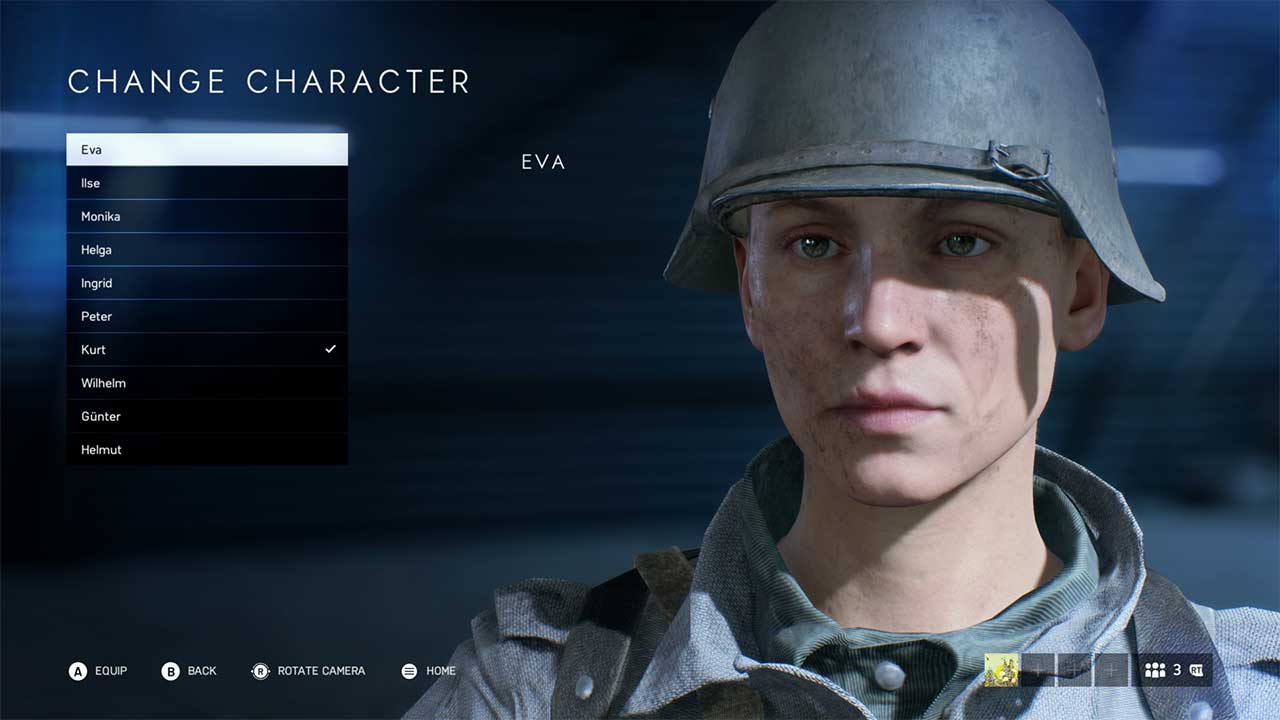Click the last empty squad slot plus icon

[x=1113, y=670]
